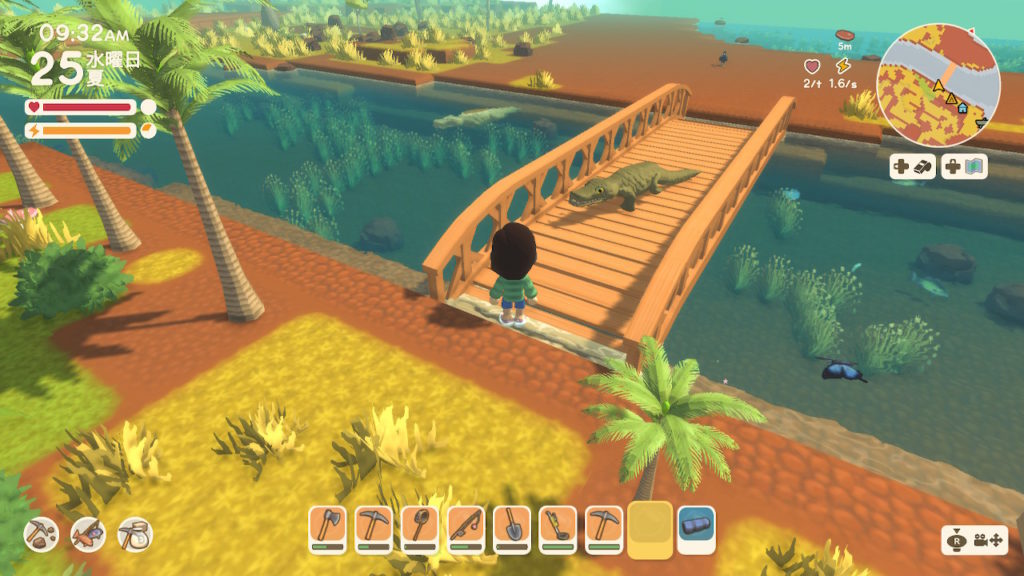Image resolution: width=1024 pixels, height=576 pixels.
Task: Open the hammer and sack icon
Action: [x=134, y=534]
